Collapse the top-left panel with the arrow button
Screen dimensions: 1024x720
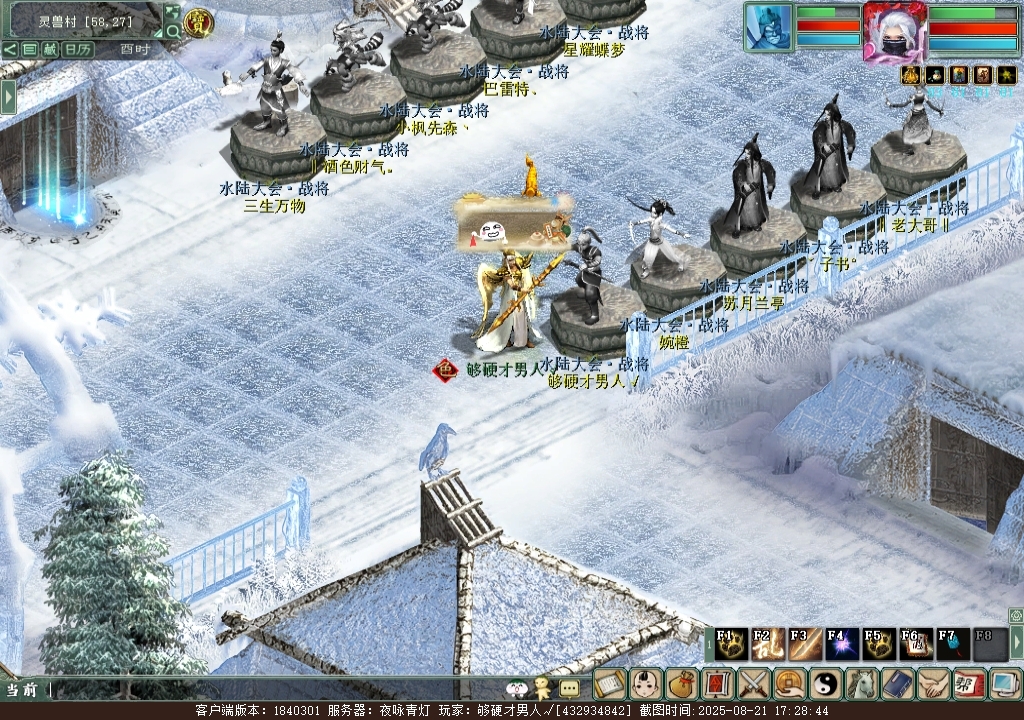(9, 49)
